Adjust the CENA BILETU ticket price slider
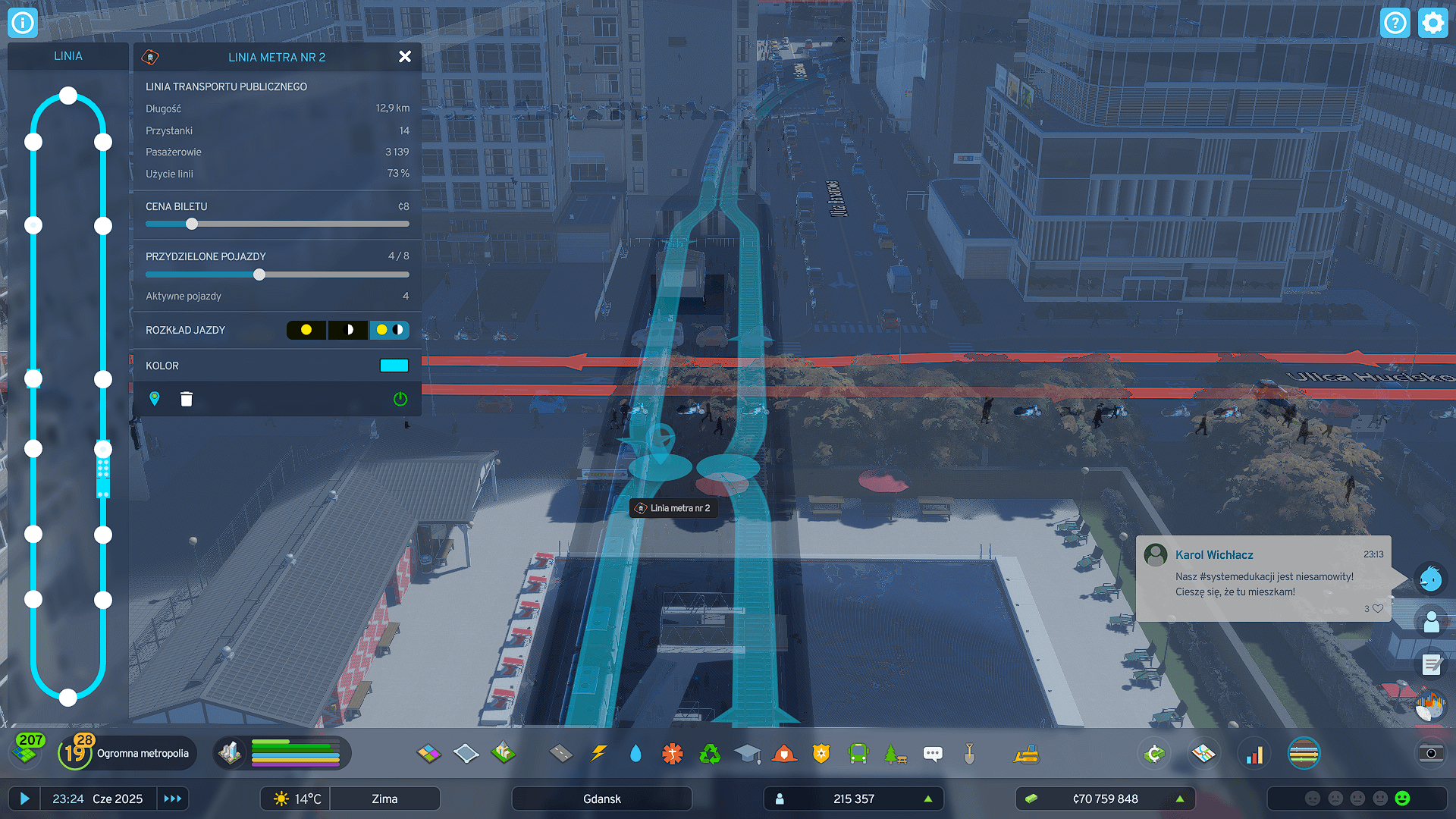 coord(191,224)
